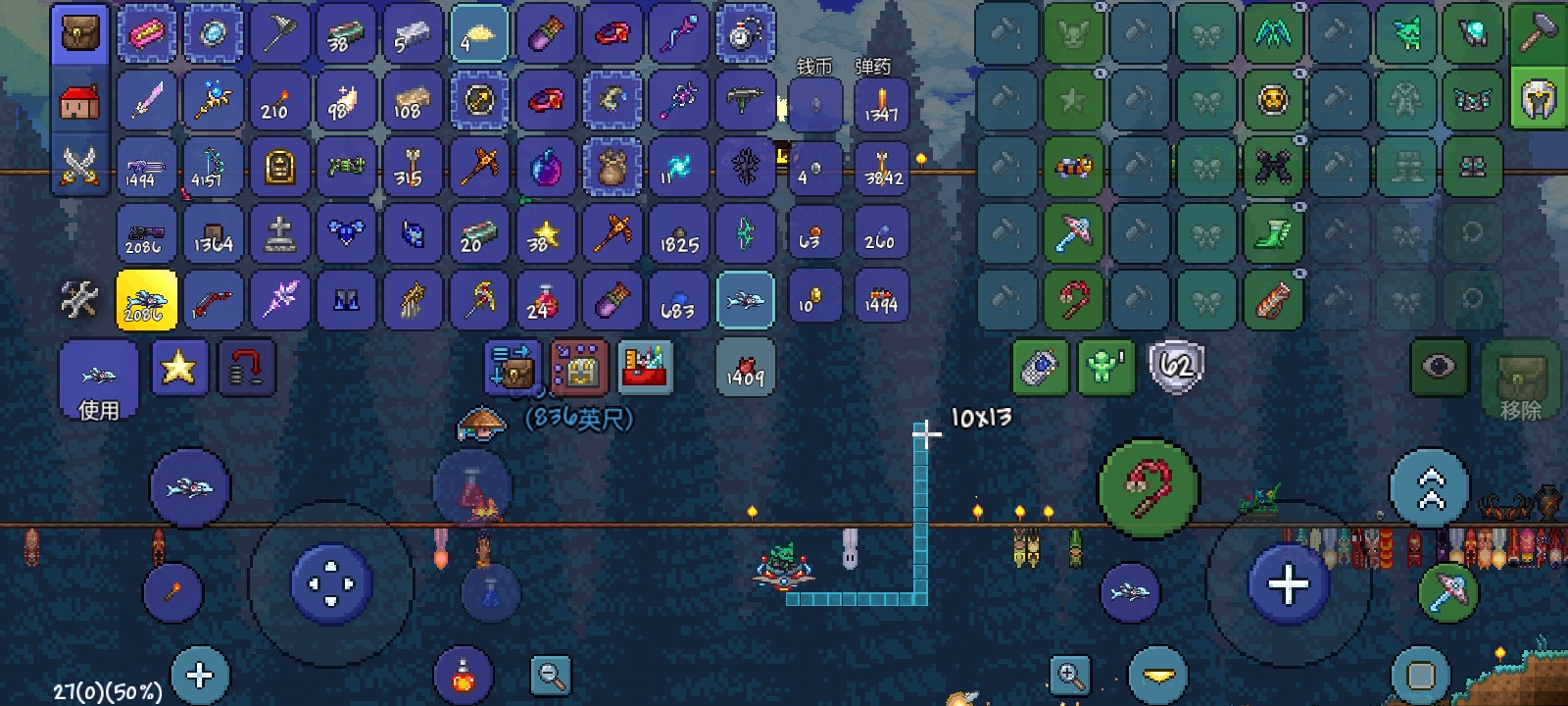Select the green frog leg boots accessory

pyautogui.click(x=1272, y=233)
